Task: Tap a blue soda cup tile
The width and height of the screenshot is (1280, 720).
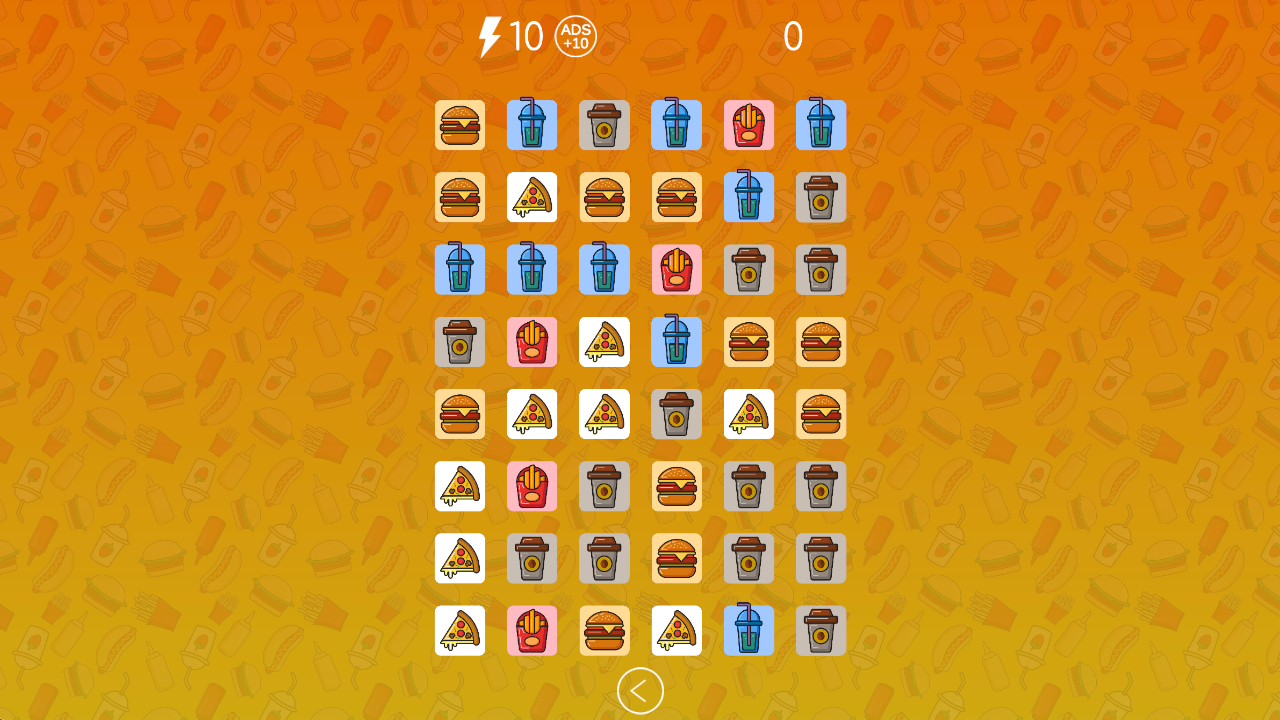Action: point(532,125)
